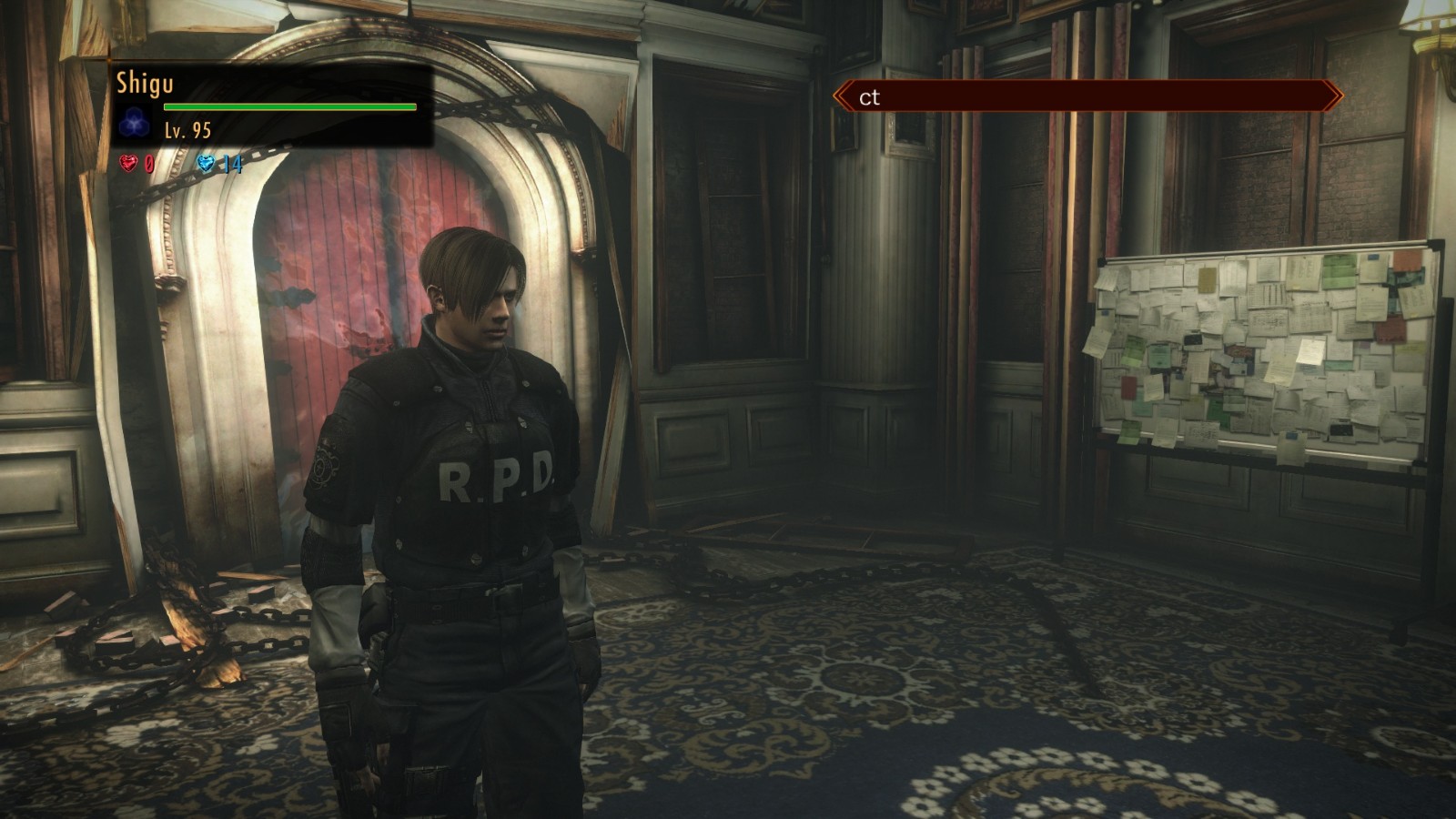Click the blue emblem icon beside Lv. 95
The image size is (1456, 819).
point(135,122)
